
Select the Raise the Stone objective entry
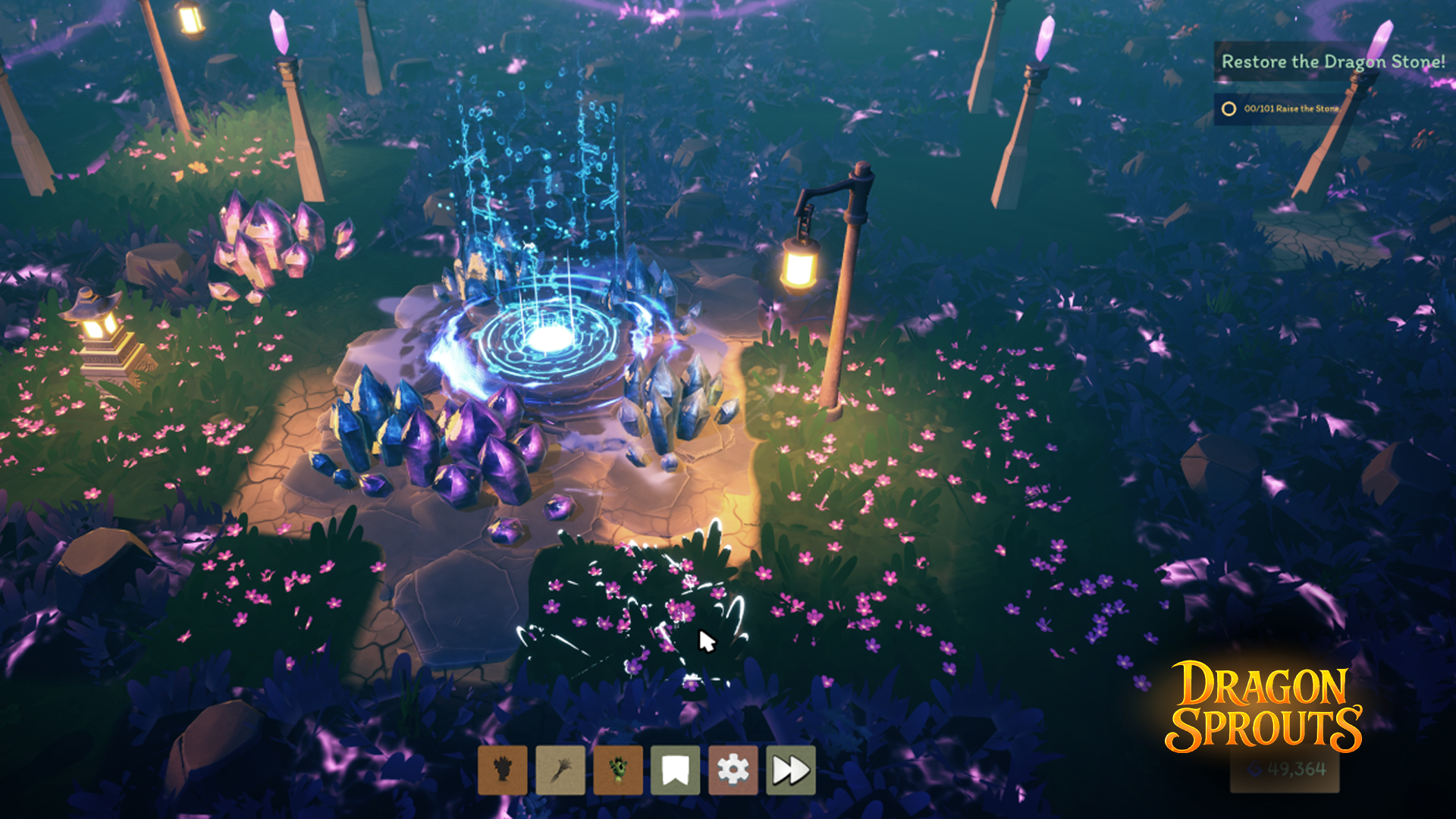tap(1289, 108)
